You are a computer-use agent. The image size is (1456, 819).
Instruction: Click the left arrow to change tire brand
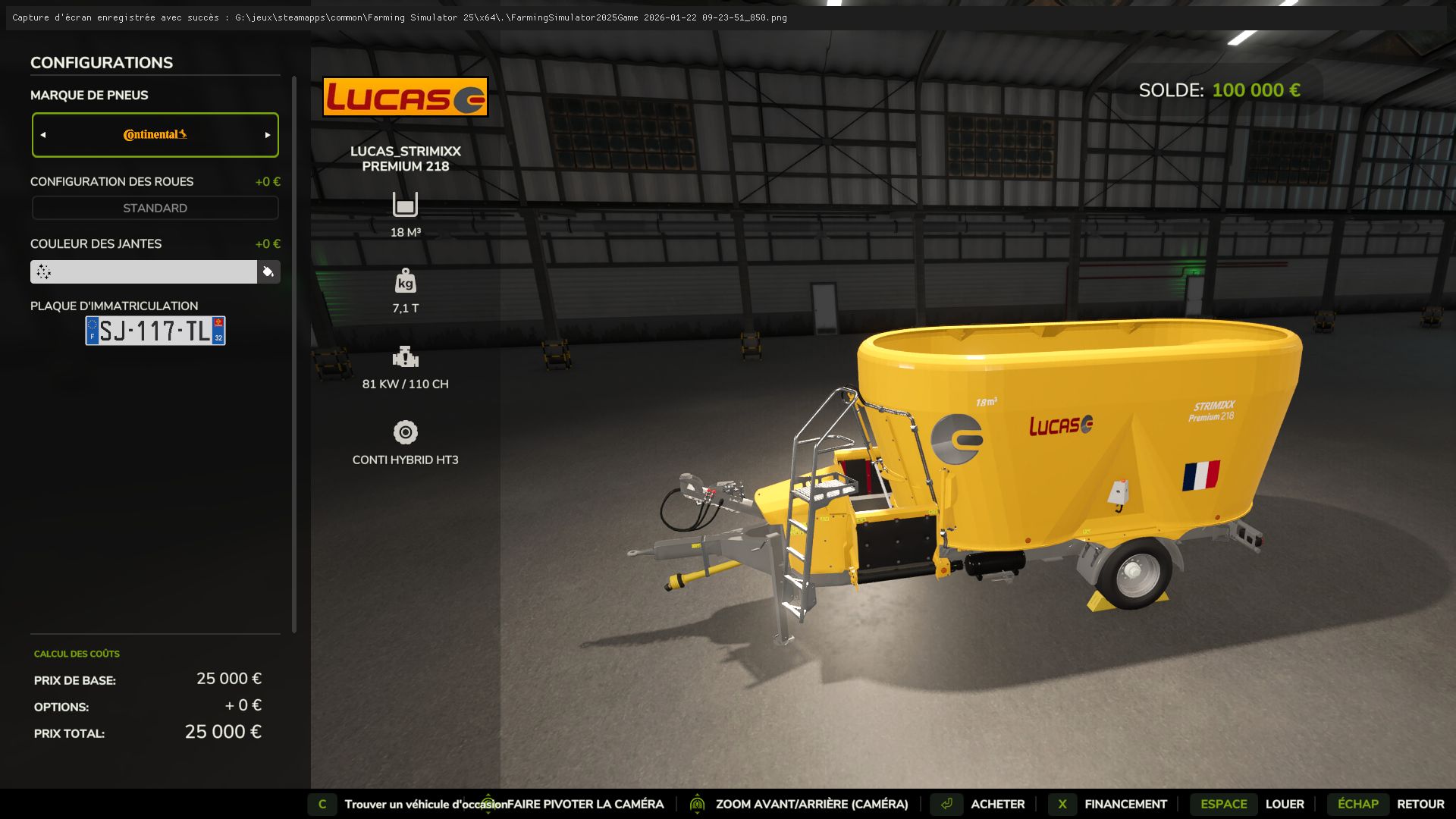(43, 134)
